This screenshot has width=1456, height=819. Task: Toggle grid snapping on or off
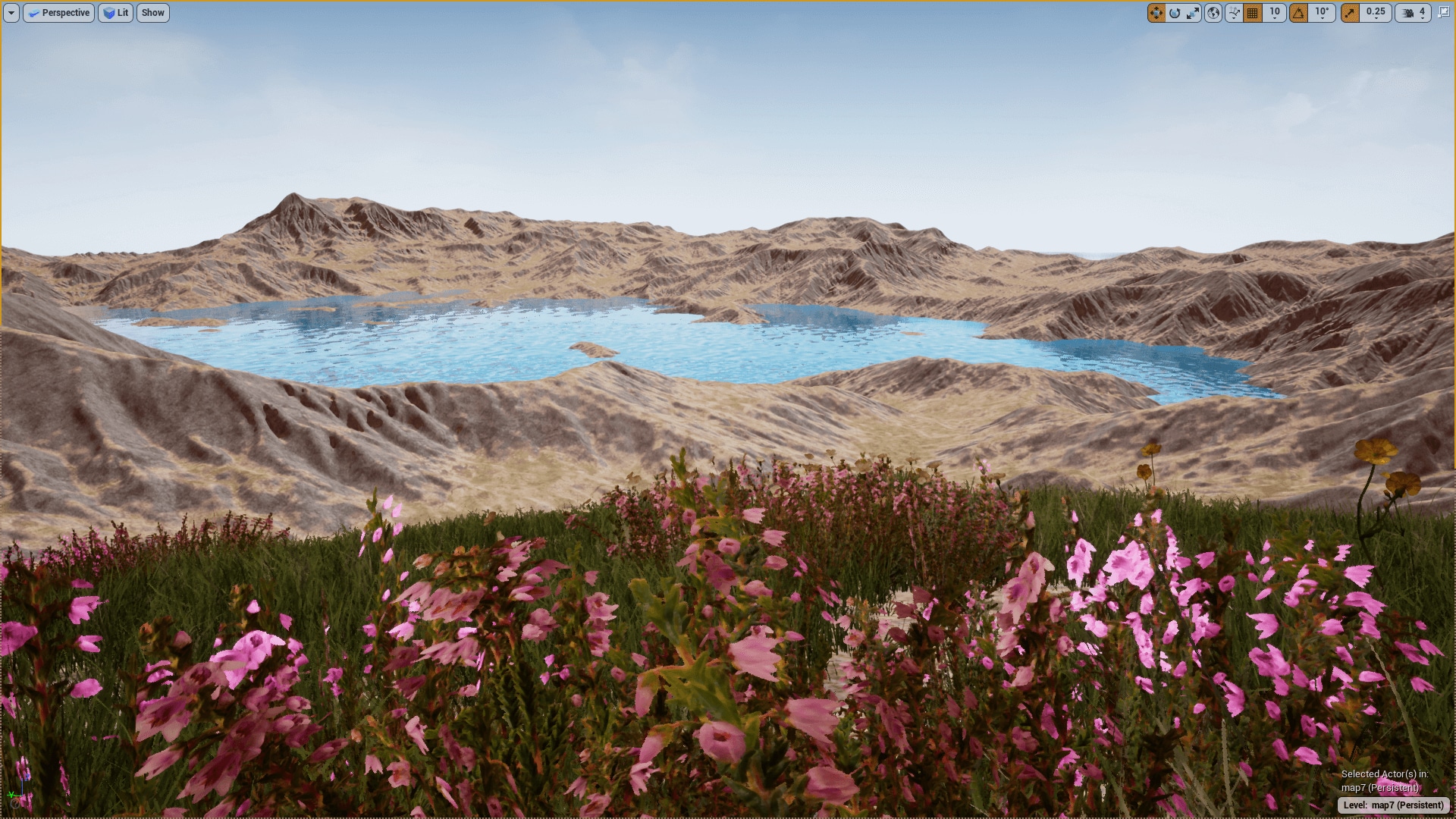1253,13
